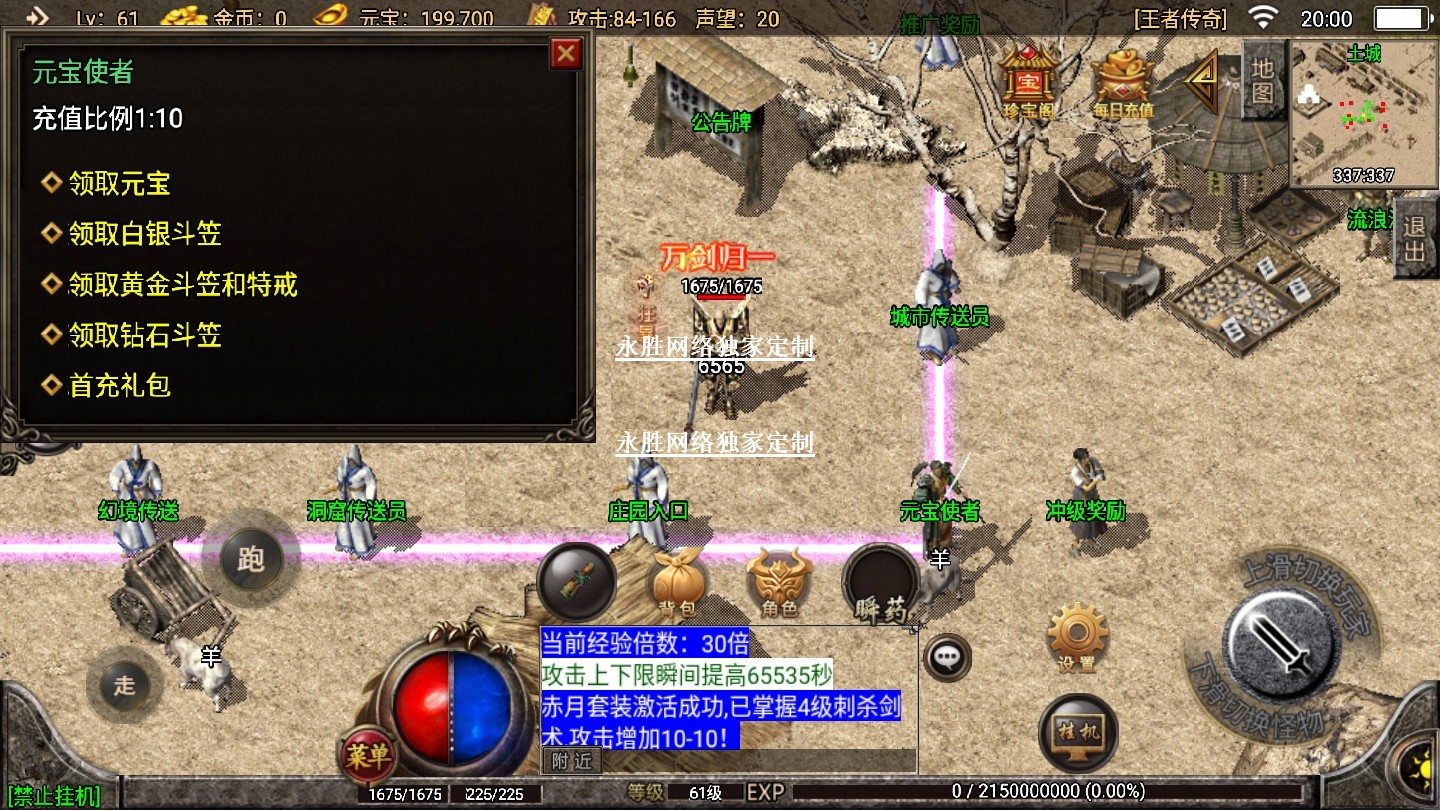Toggle the 走 walk button

coord(124,685)
